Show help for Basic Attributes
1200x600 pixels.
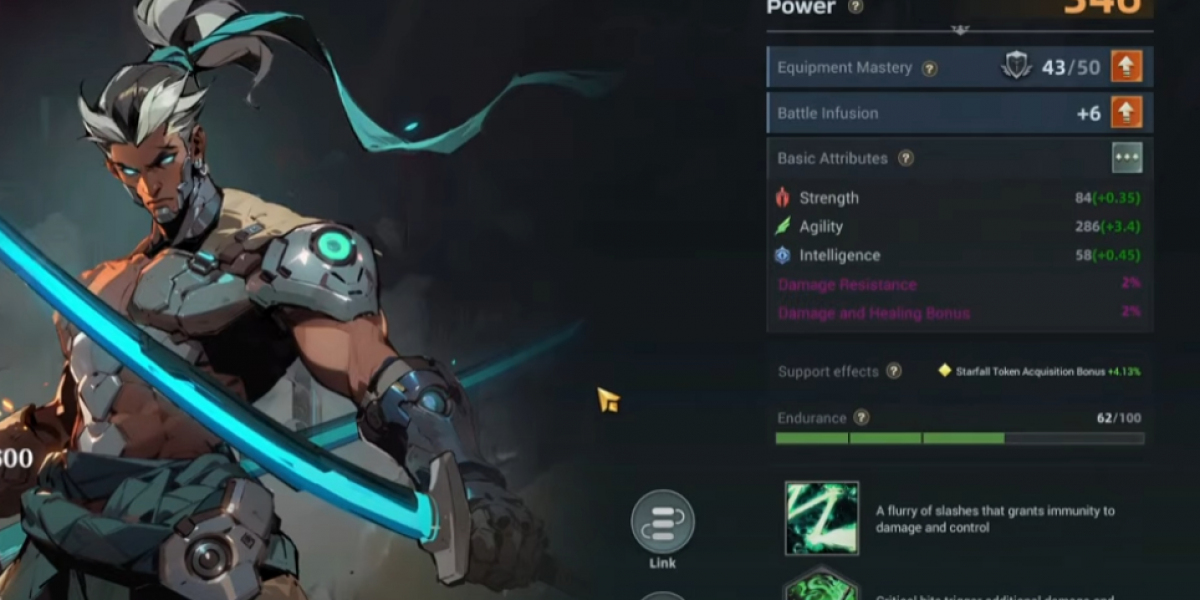point(905,158)
